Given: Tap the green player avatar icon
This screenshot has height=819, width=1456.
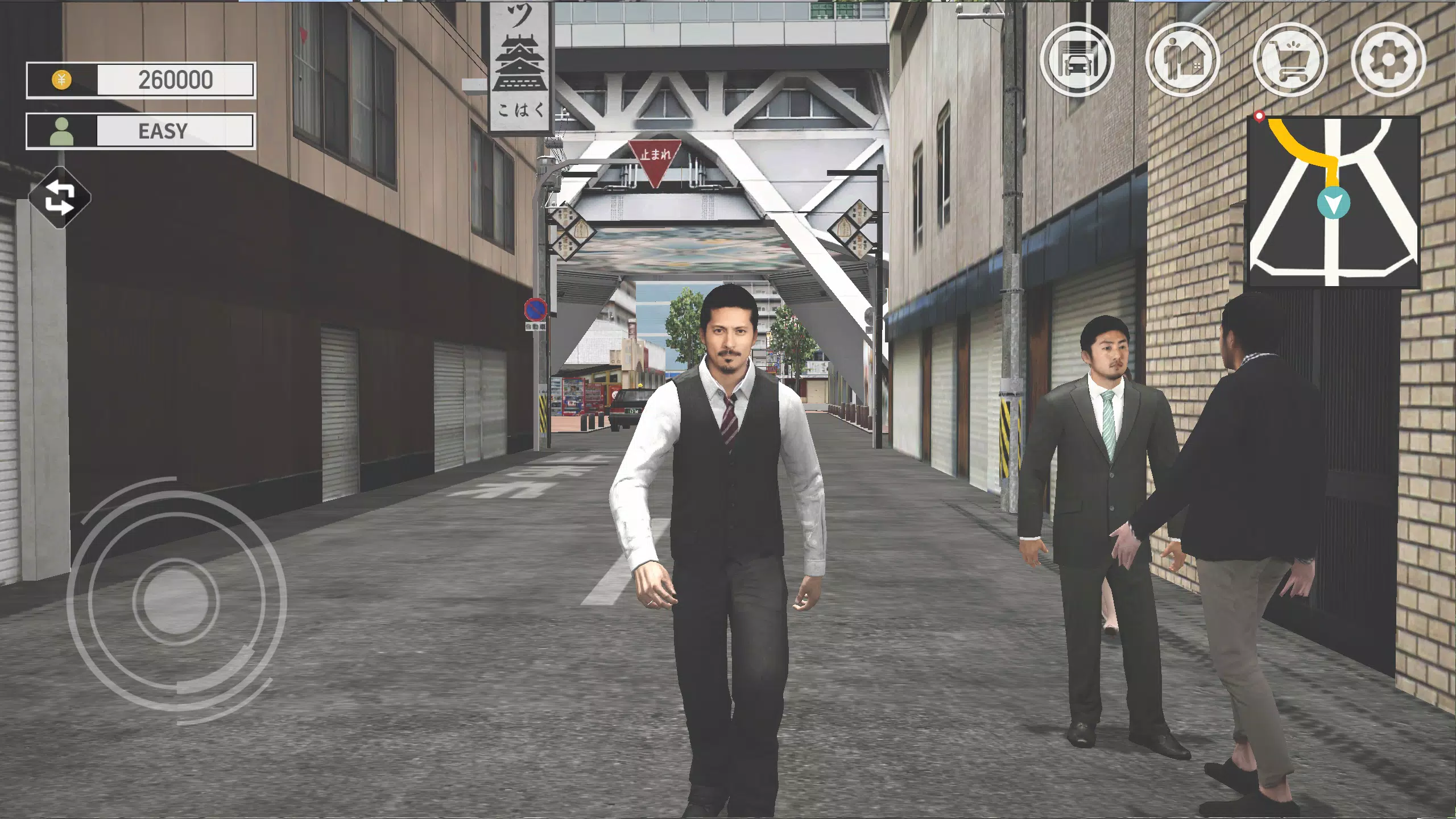Looking at the screenshot, I should pyautogui.click(x=63, y=131).
